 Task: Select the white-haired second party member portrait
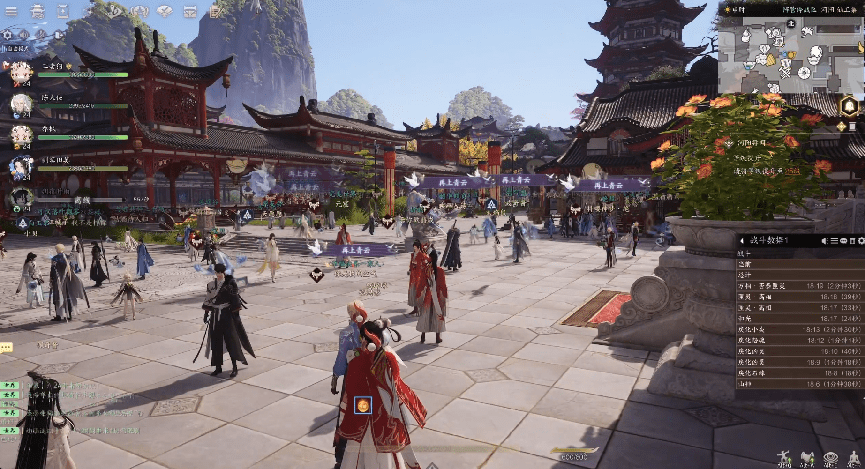[21, 103]
